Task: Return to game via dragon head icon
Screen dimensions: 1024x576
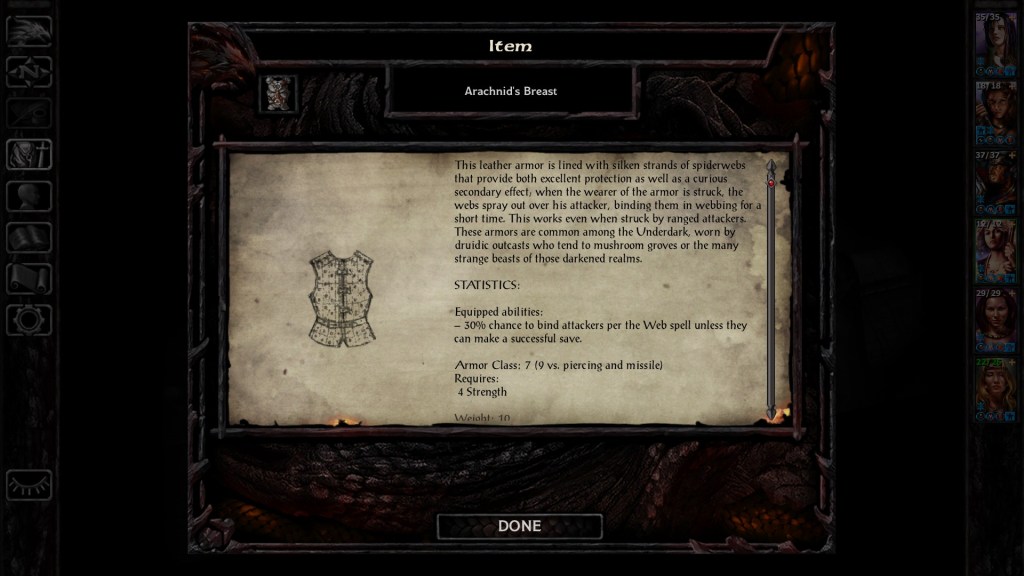Action: [29, 32]
